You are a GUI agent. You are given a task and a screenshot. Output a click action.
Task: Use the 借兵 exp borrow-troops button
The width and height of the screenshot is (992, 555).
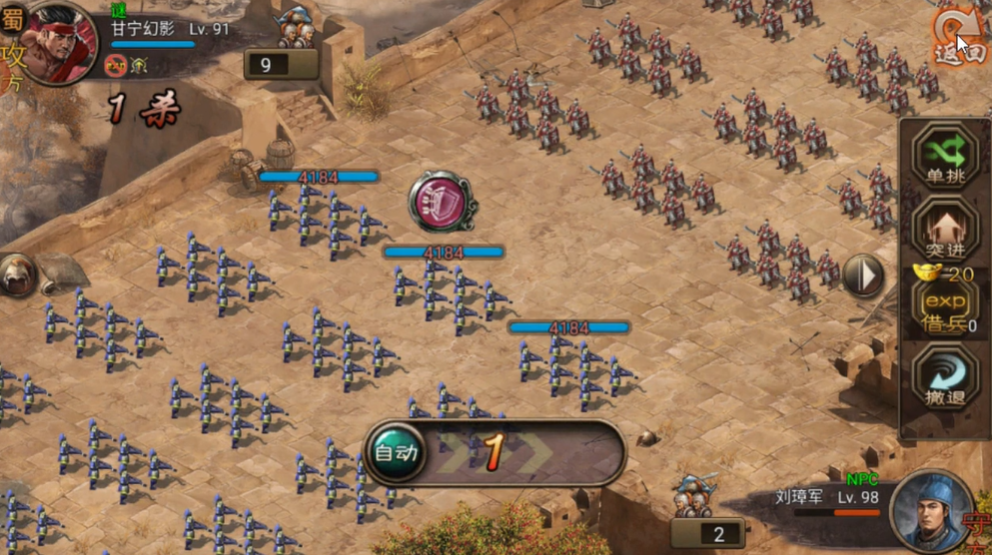click(944, 305)
